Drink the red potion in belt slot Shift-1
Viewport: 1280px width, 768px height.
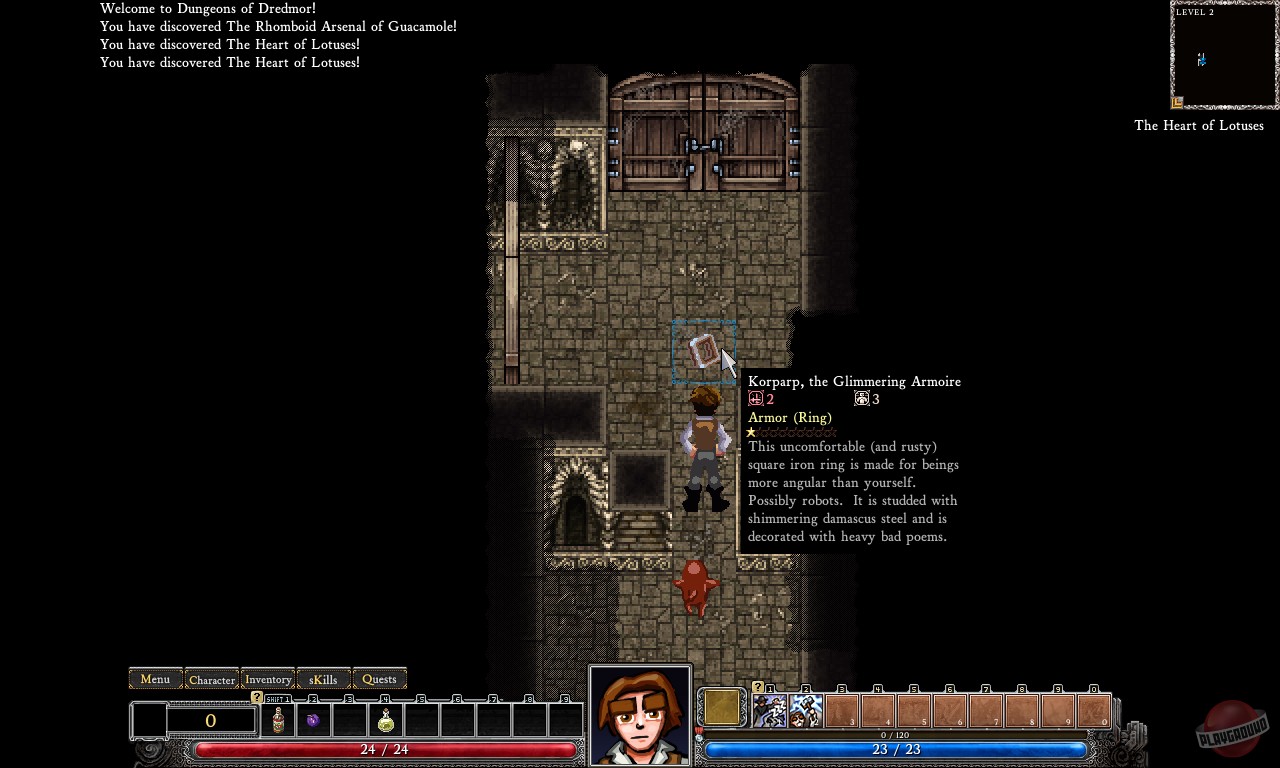tap(277, 721)
